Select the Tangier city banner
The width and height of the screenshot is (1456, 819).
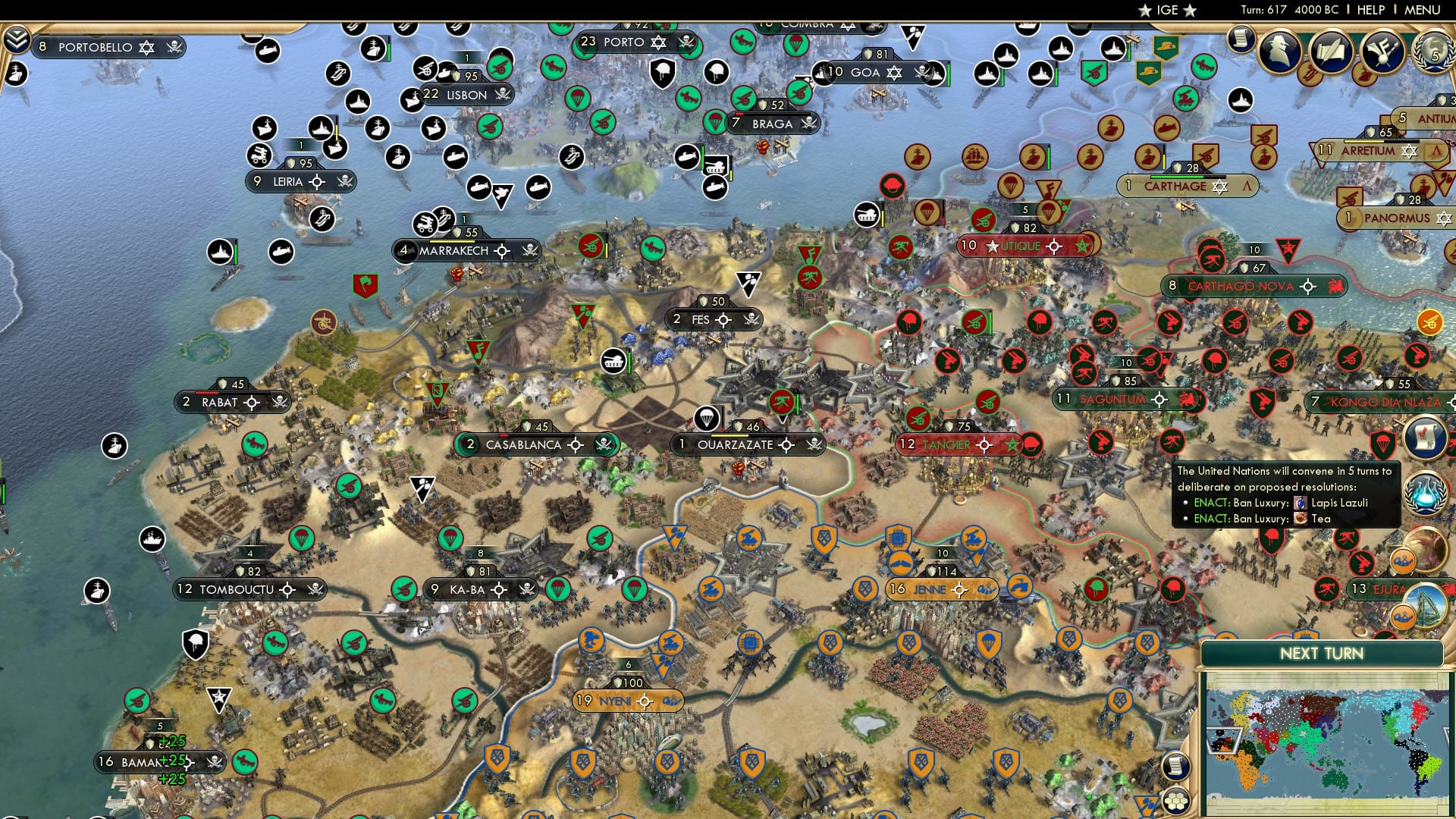[949, 444]
